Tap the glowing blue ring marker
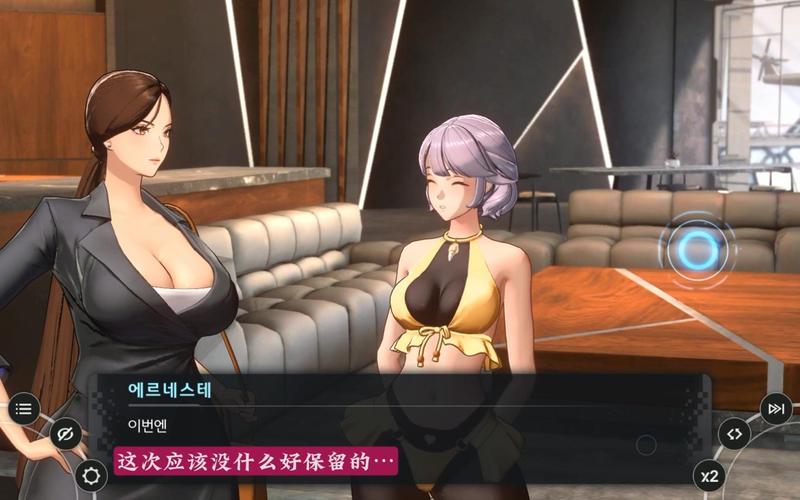The image size is (800, 500). point(699,251)
